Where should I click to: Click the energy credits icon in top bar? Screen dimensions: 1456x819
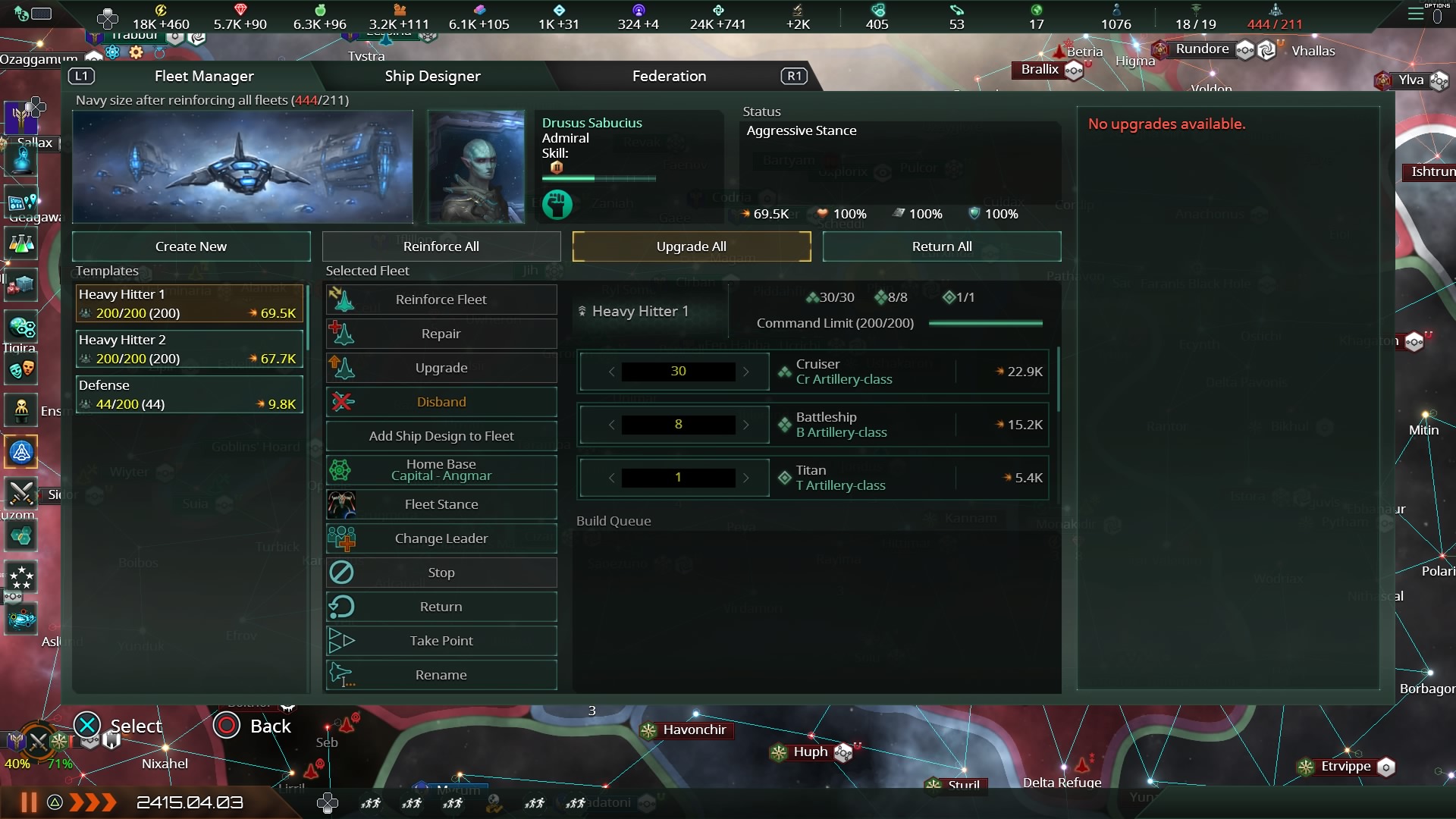point(160,11)
